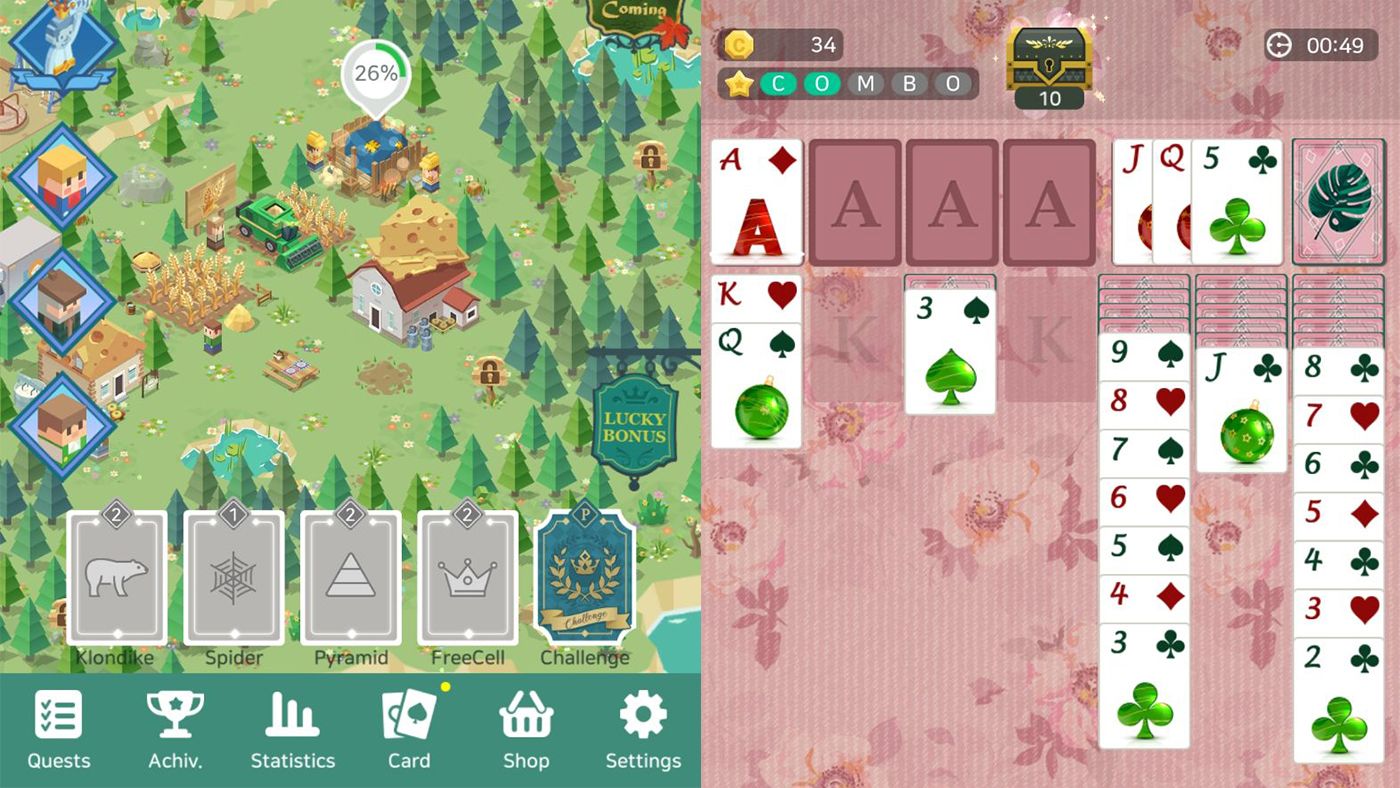Click the 26% progress marker
Image resolution: width=1400 pixels, height=788 pixels.
(x=373, y=72)
